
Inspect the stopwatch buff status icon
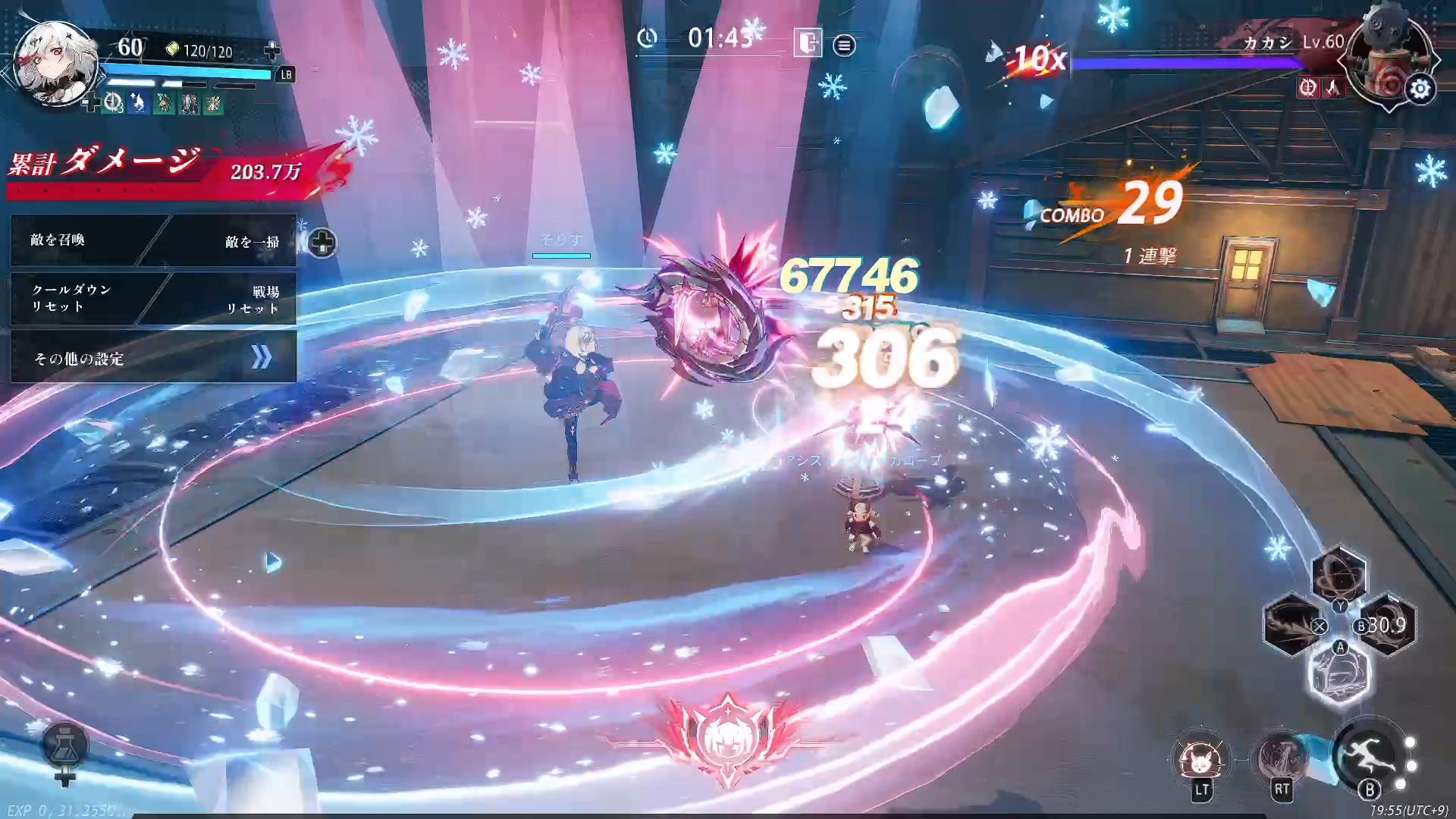pos(114,102)
